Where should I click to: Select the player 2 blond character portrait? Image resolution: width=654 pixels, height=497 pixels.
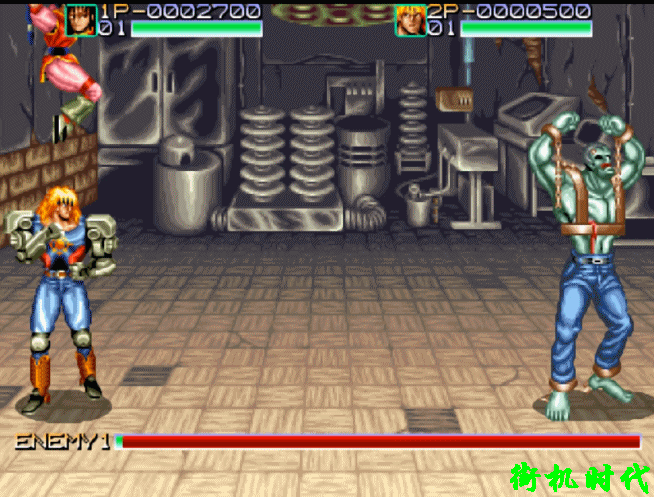(410, 20)
